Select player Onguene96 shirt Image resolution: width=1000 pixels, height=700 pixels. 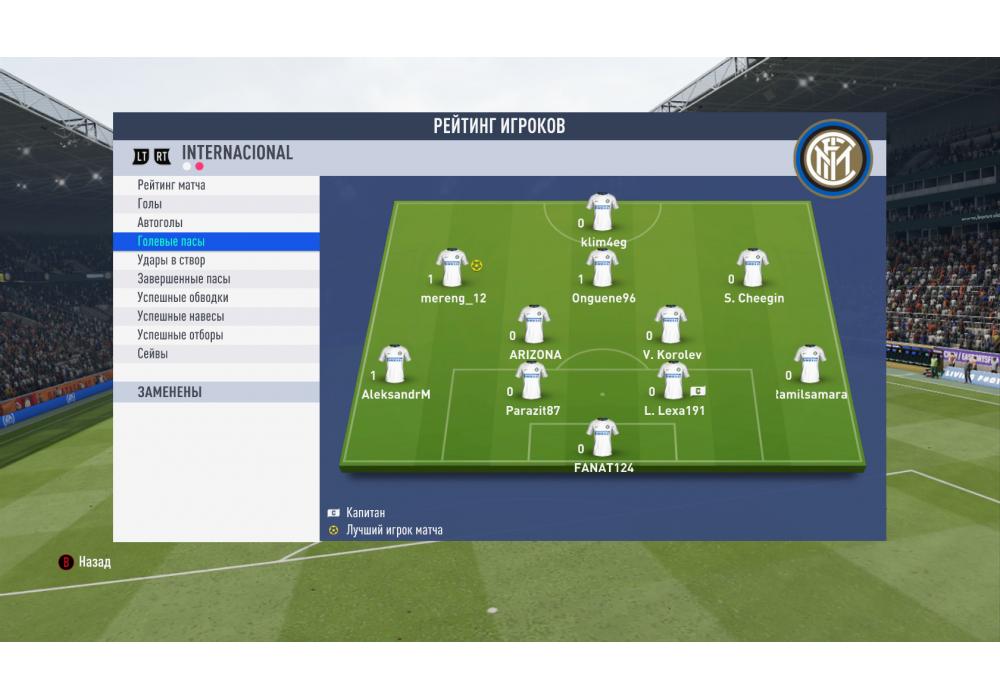click(602, 269)
